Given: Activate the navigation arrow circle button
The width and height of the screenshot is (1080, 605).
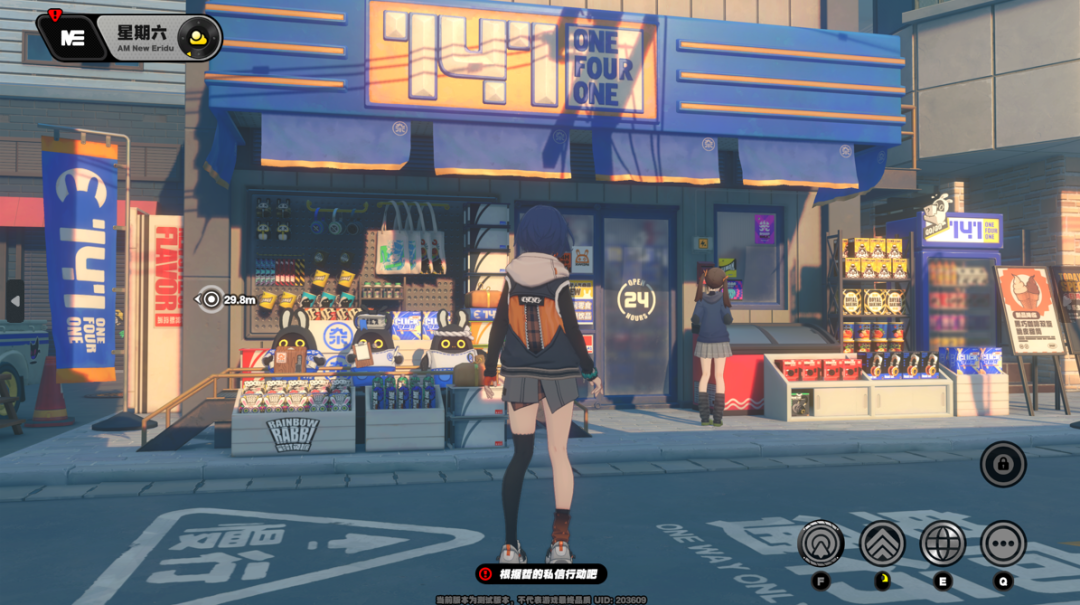Looking at the screenshot, I should point(822,543).
